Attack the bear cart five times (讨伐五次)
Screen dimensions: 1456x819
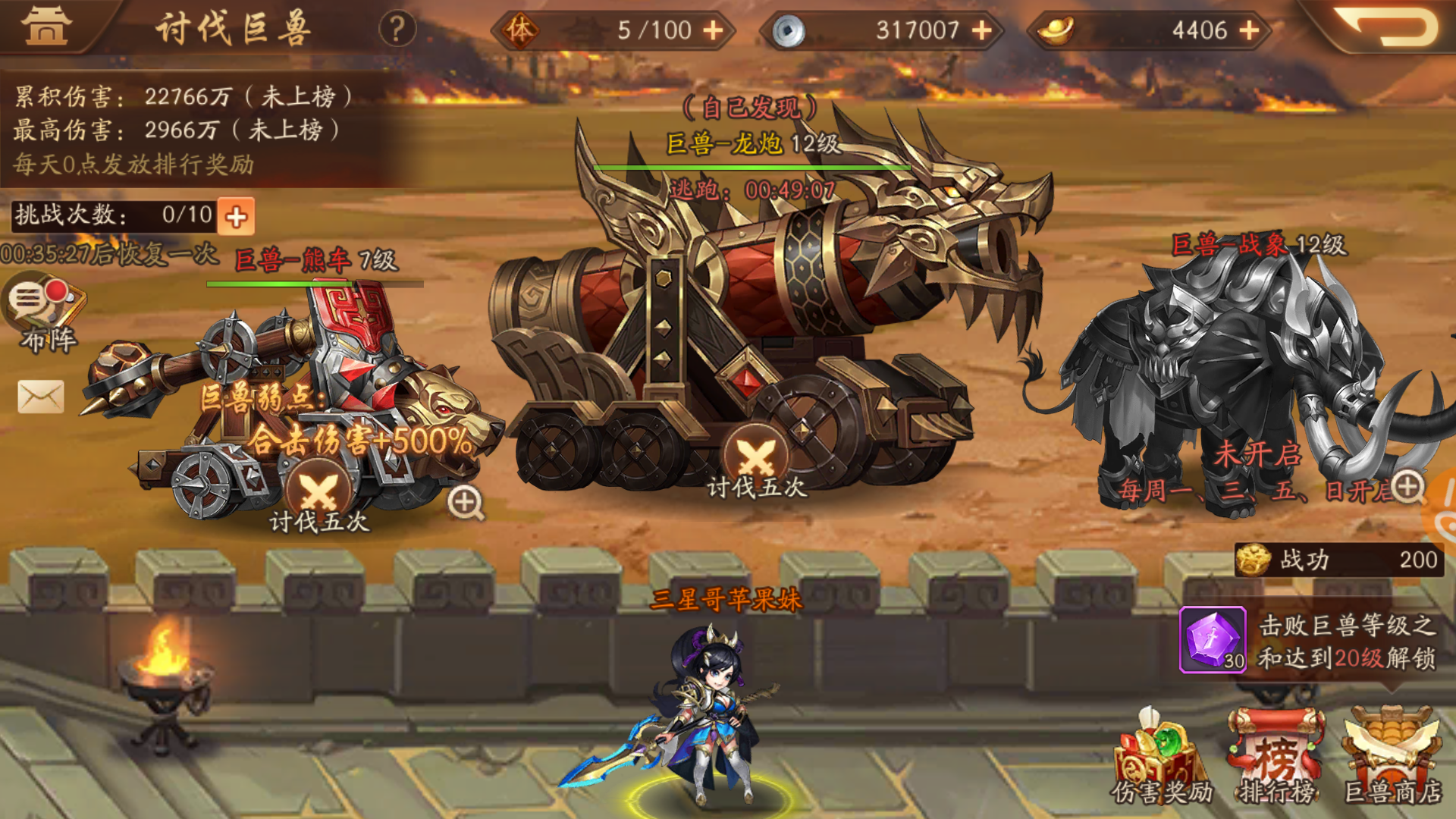[x=319, y=497]
